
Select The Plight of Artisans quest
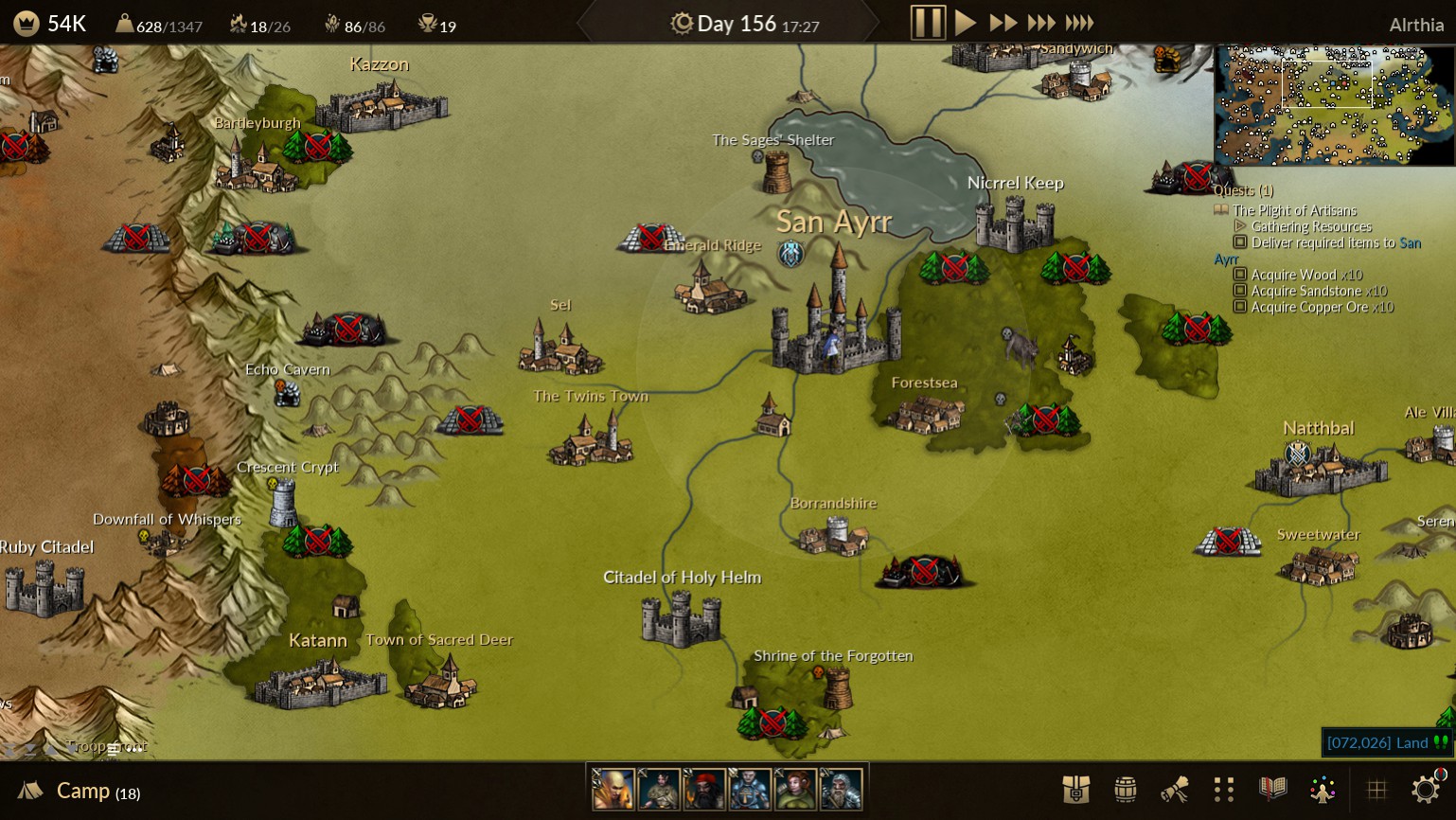point(1294,210)
